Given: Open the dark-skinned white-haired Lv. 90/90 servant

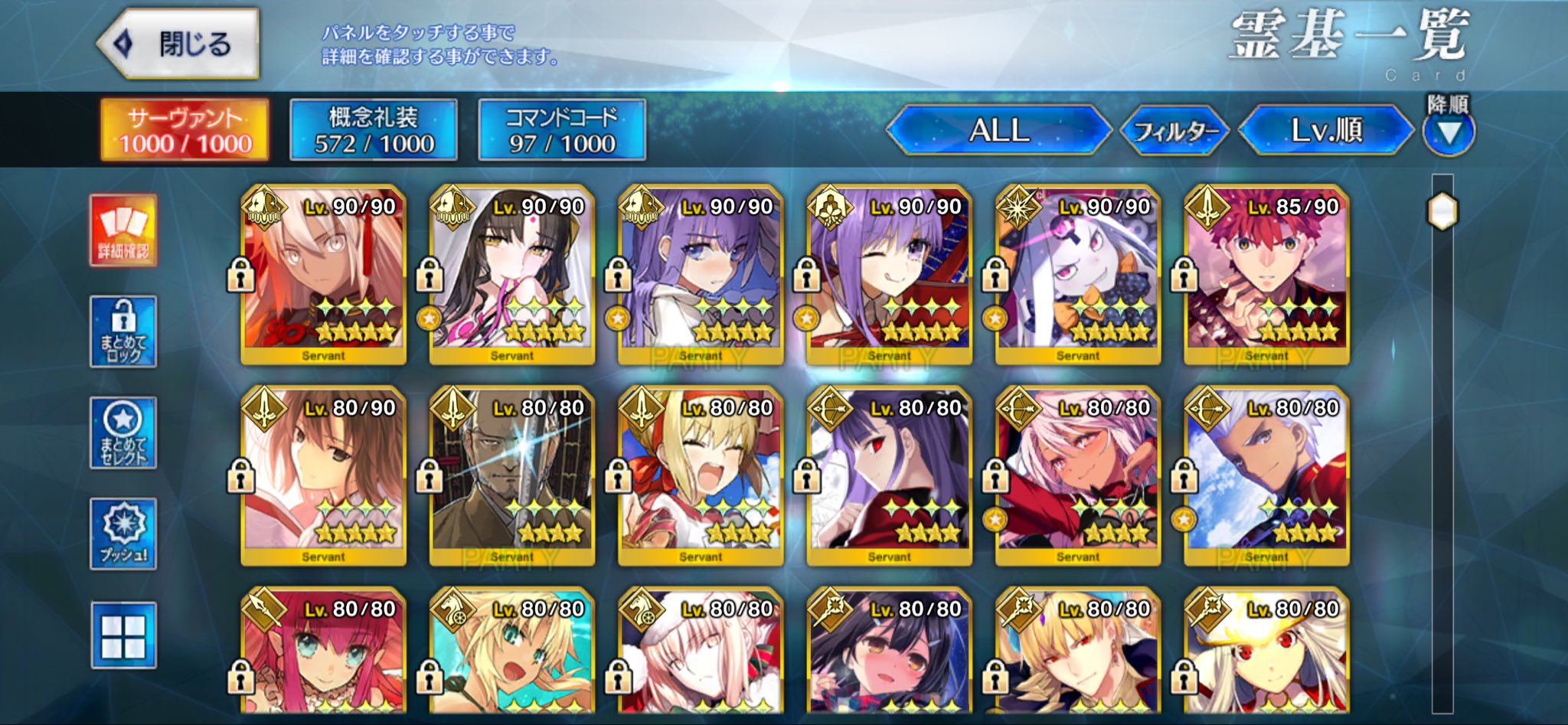Looking at the screenshot, I should tap(323, 274).
